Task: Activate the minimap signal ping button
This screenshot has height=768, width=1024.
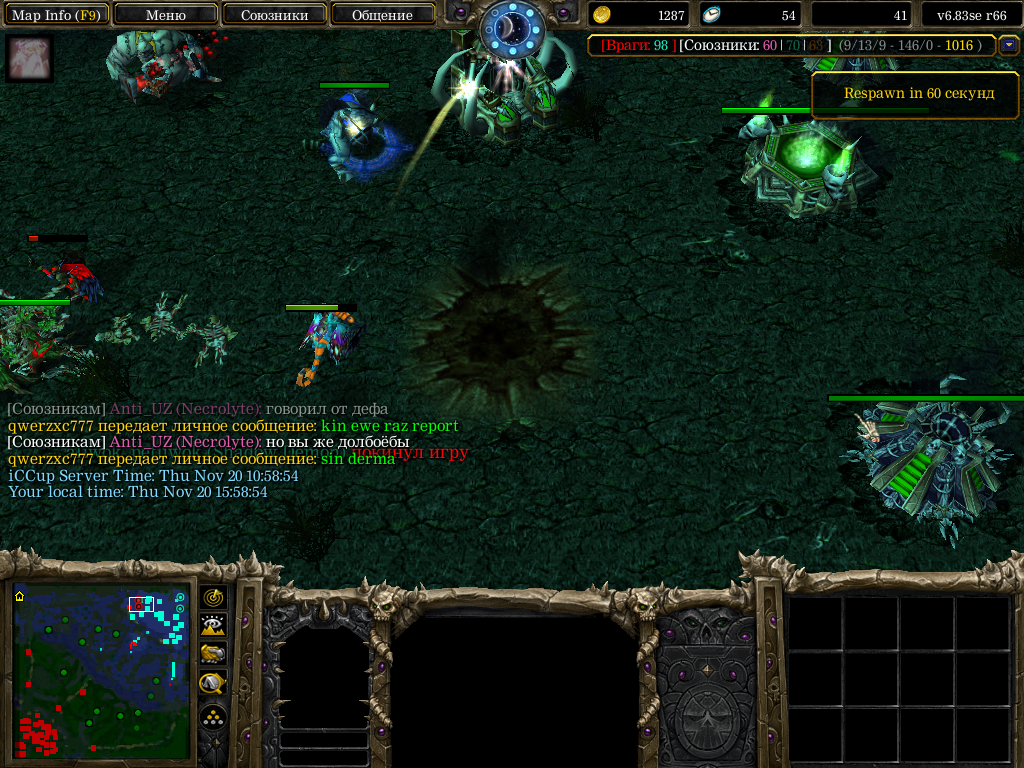Action: 214,598
